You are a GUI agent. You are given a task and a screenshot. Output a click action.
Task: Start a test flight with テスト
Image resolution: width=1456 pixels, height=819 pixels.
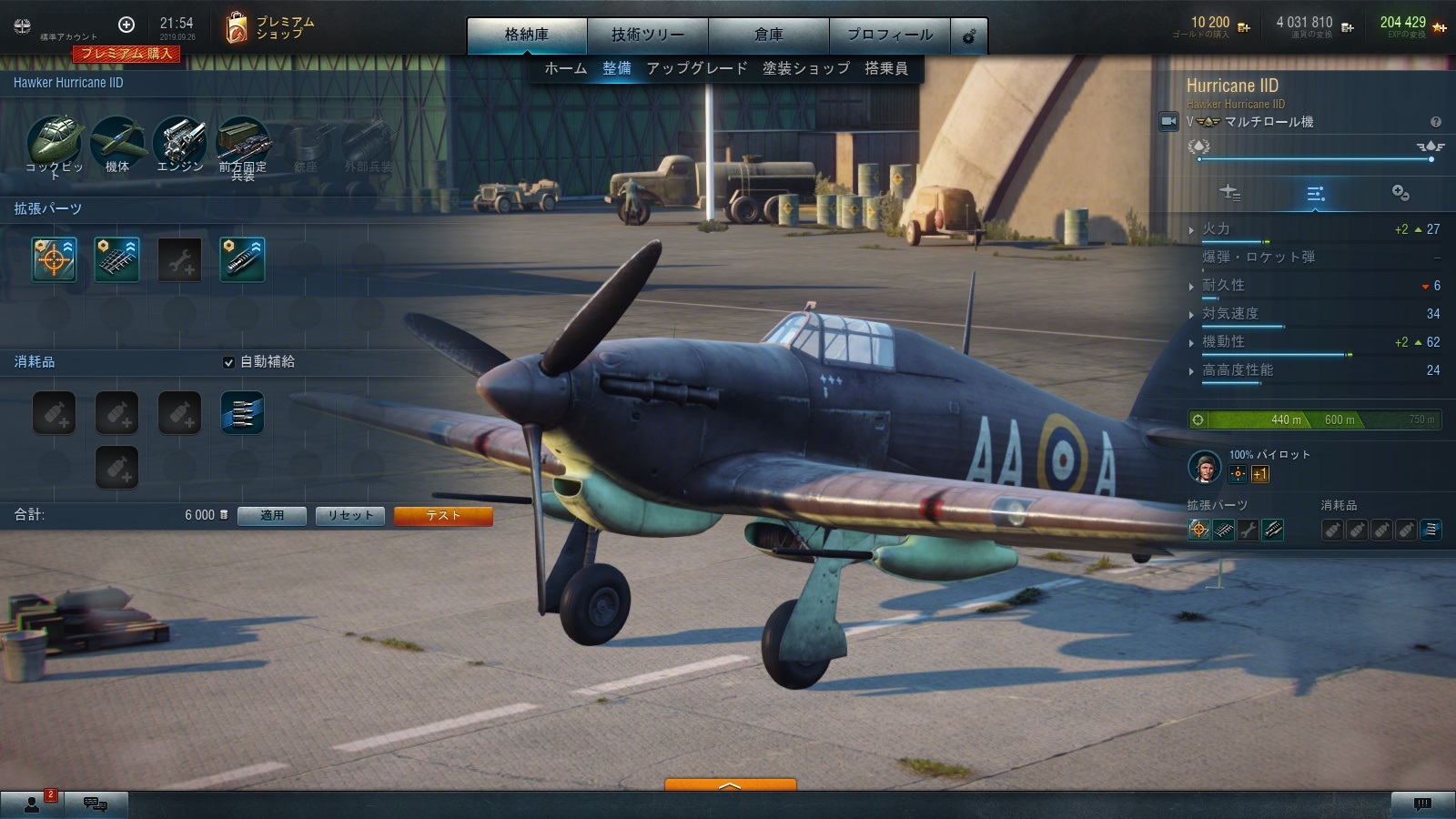tap(443, 516)
